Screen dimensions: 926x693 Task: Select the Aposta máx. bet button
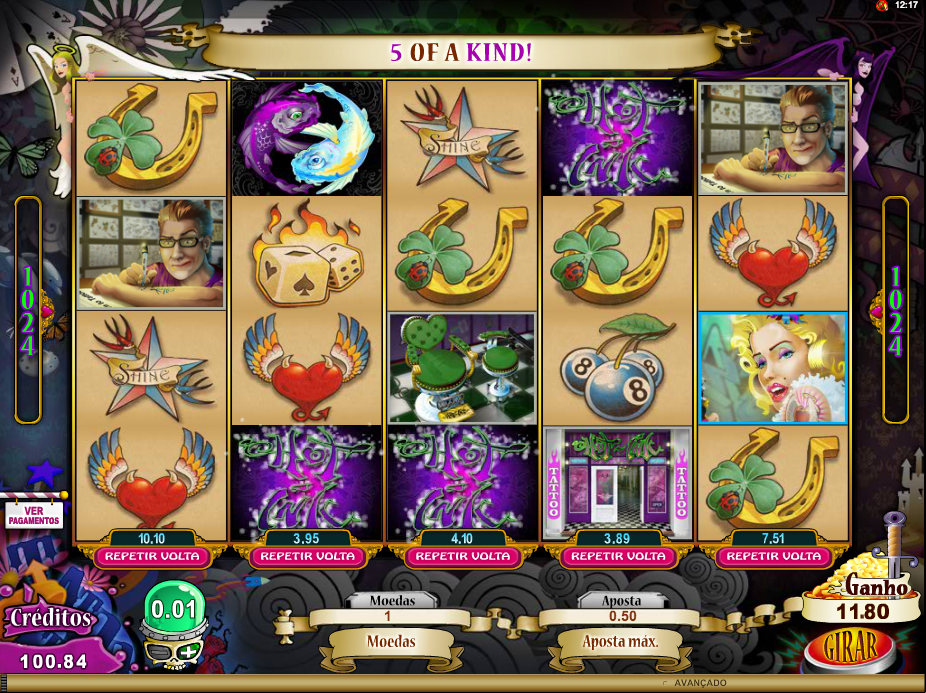[620, 641]
